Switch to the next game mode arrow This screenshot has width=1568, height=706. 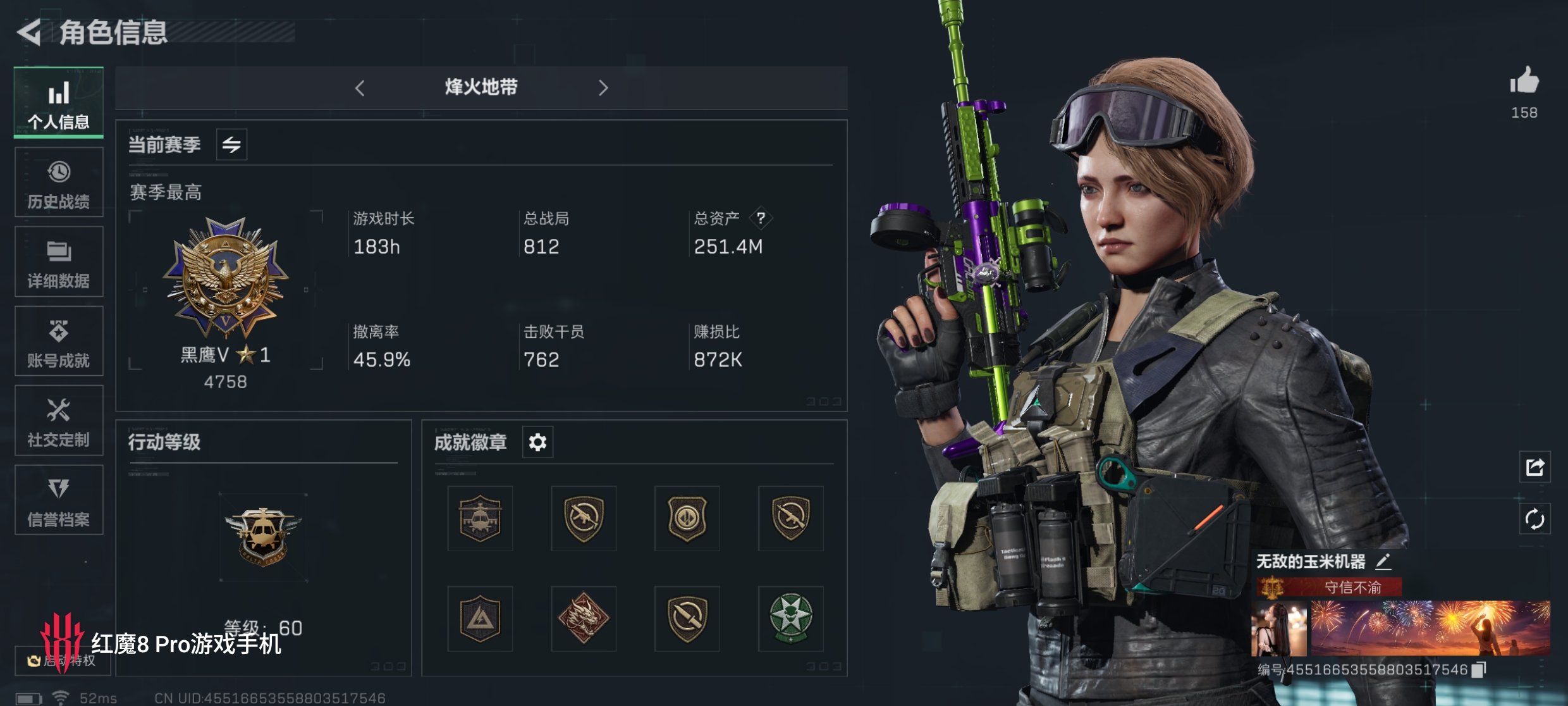click(x=603, y=88)
